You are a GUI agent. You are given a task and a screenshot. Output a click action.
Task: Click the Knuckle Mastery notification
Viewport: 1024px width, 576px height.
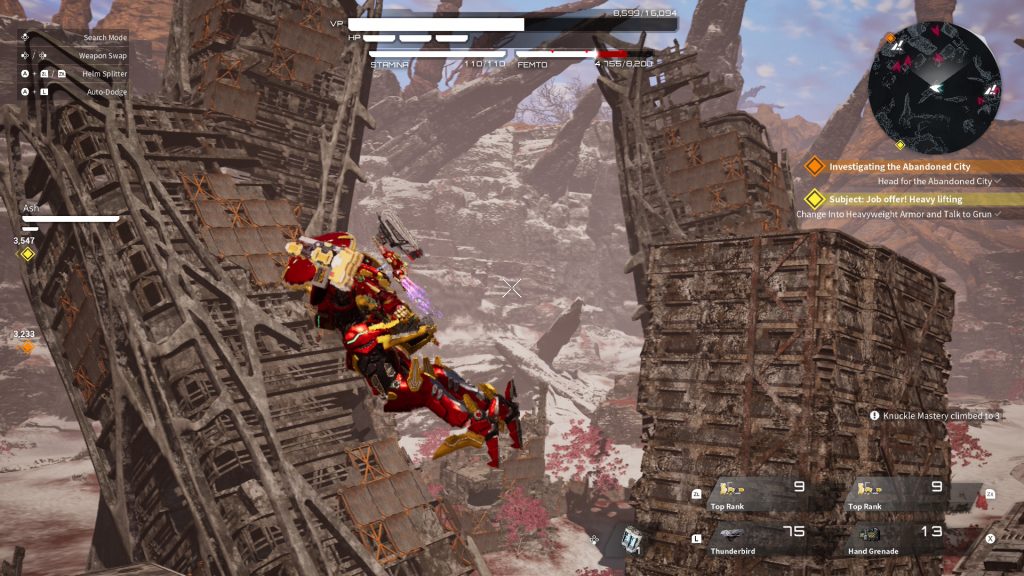pyautogui.click(x=934, y=415)
